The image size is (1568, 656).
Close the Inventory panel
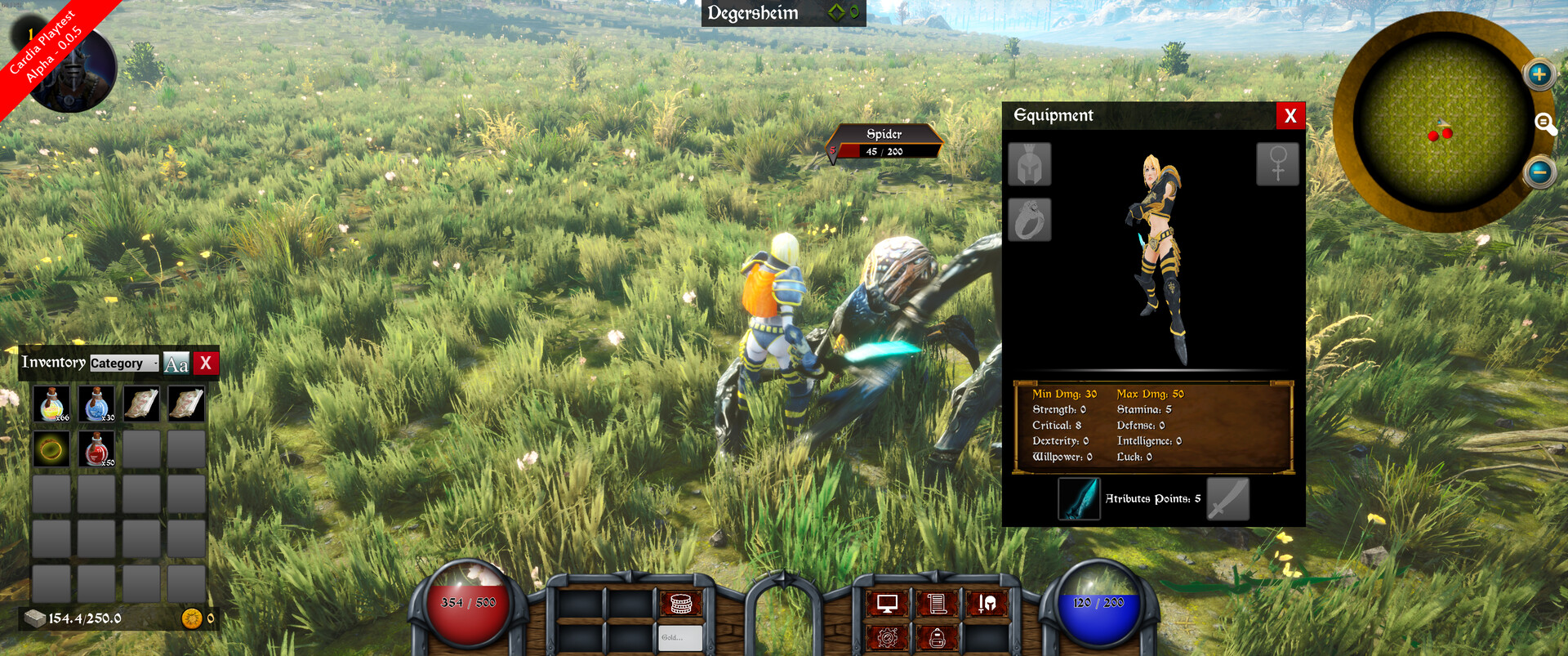pyautogui.click(x=206, y=363)
